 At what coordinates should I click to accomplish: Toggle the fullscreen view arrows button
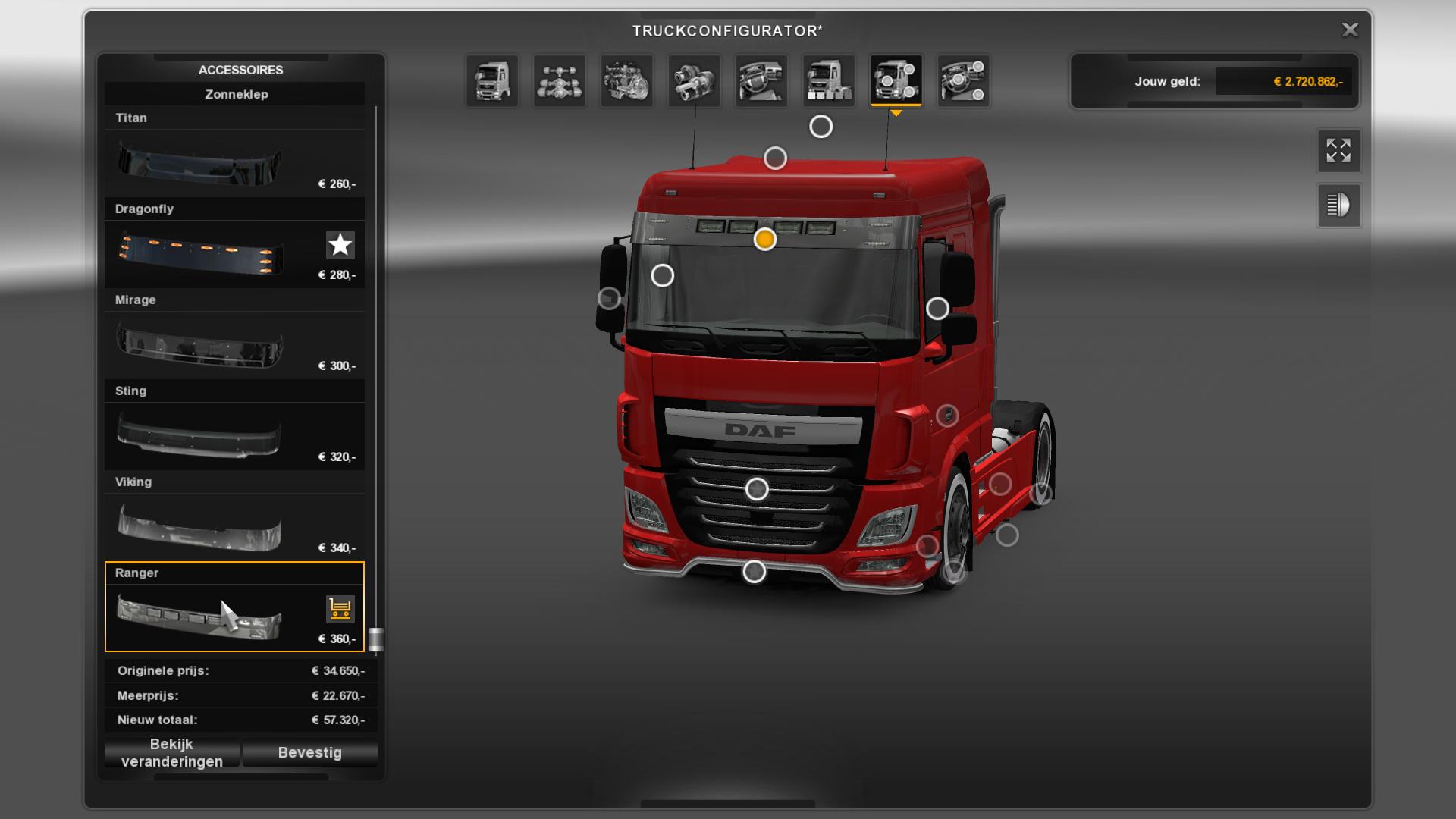pyautogui.click(x=1338, y=150)
